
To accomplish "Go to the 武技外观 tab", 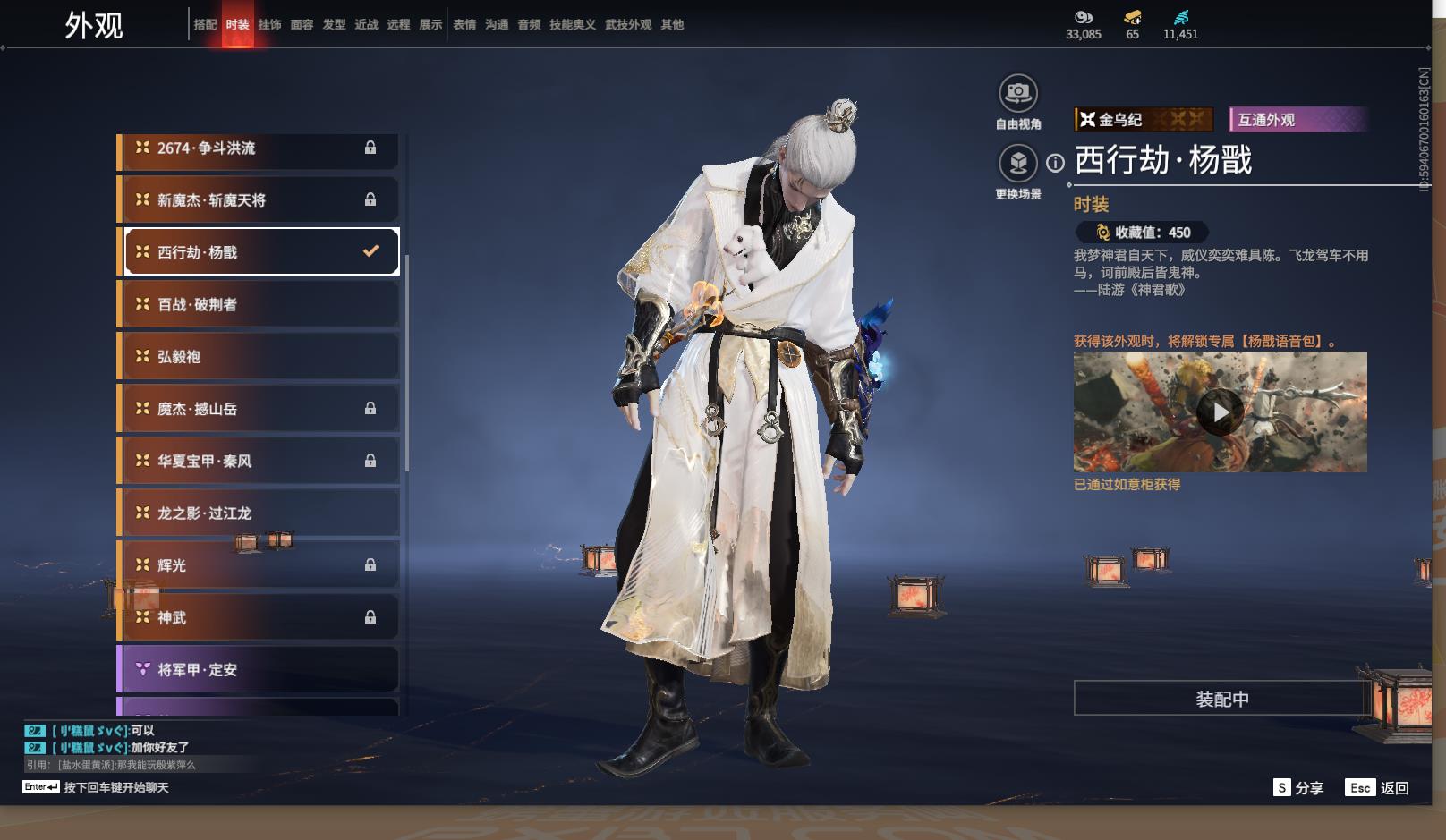I will 627,25.
